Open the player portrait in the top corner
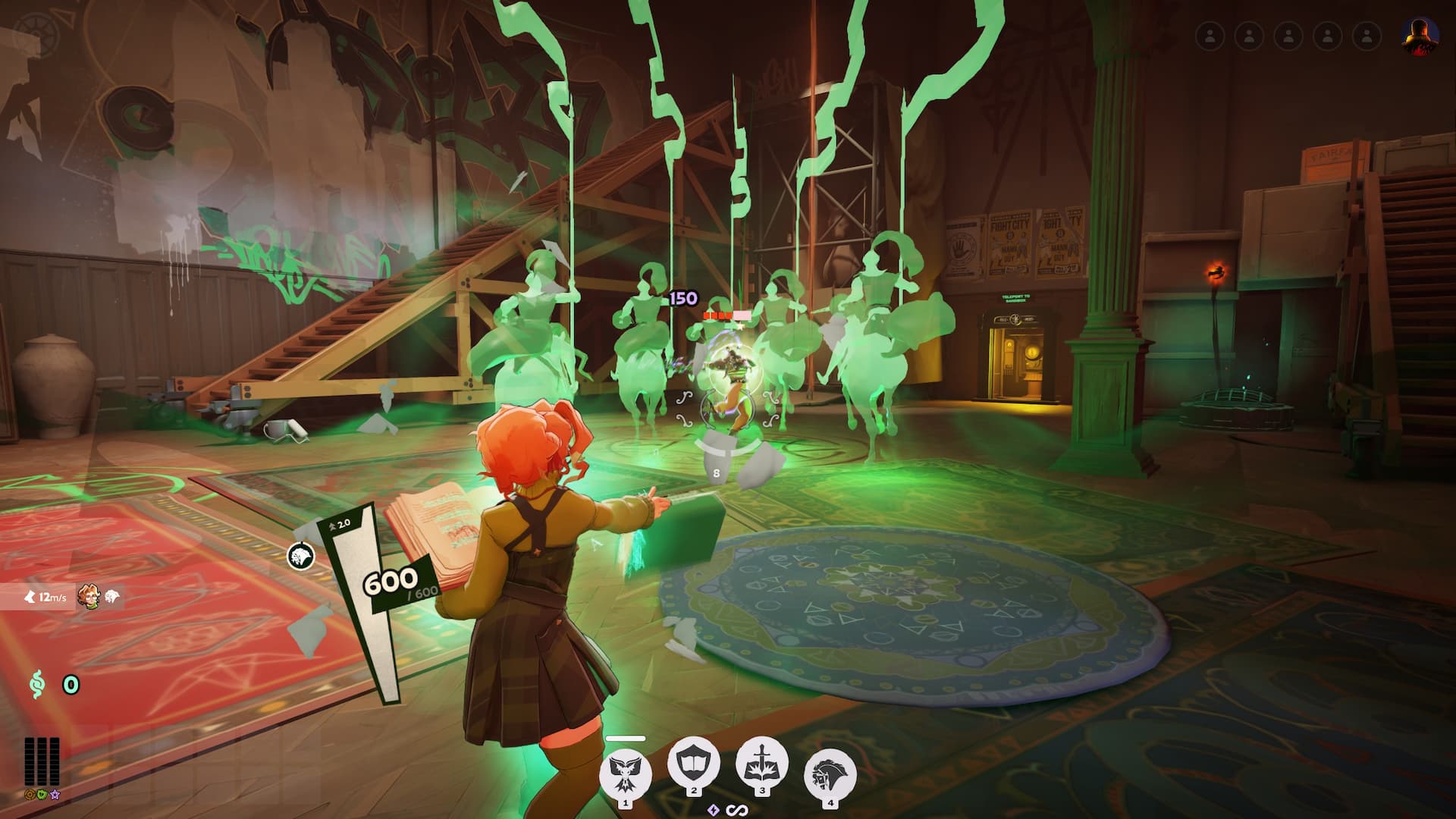The height and width of the screenshot is (819, 1456). [x=1420, y=36]
